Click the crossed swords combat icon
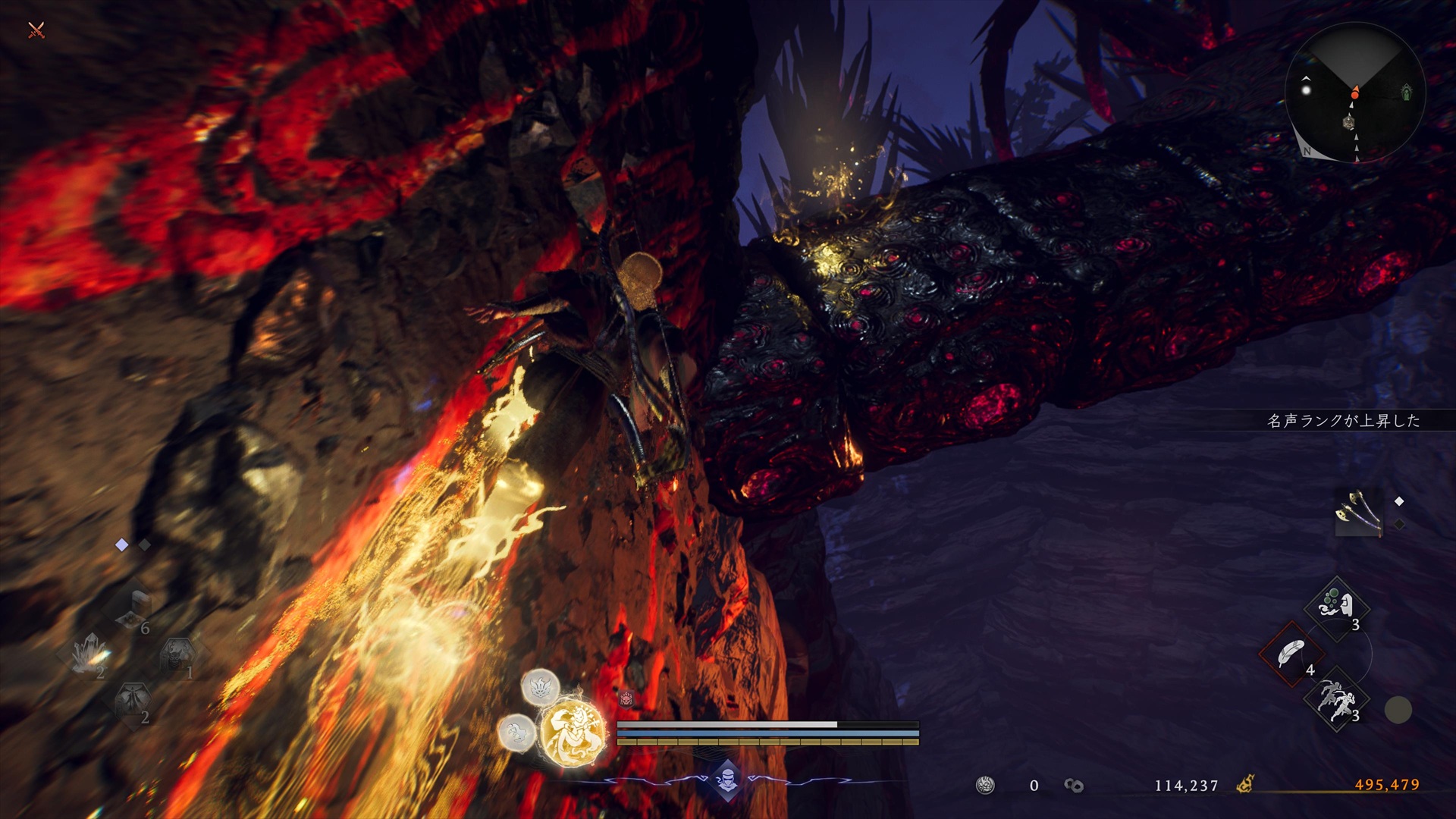The width and height of the screenshot is (1456, 819). [36, 30]
